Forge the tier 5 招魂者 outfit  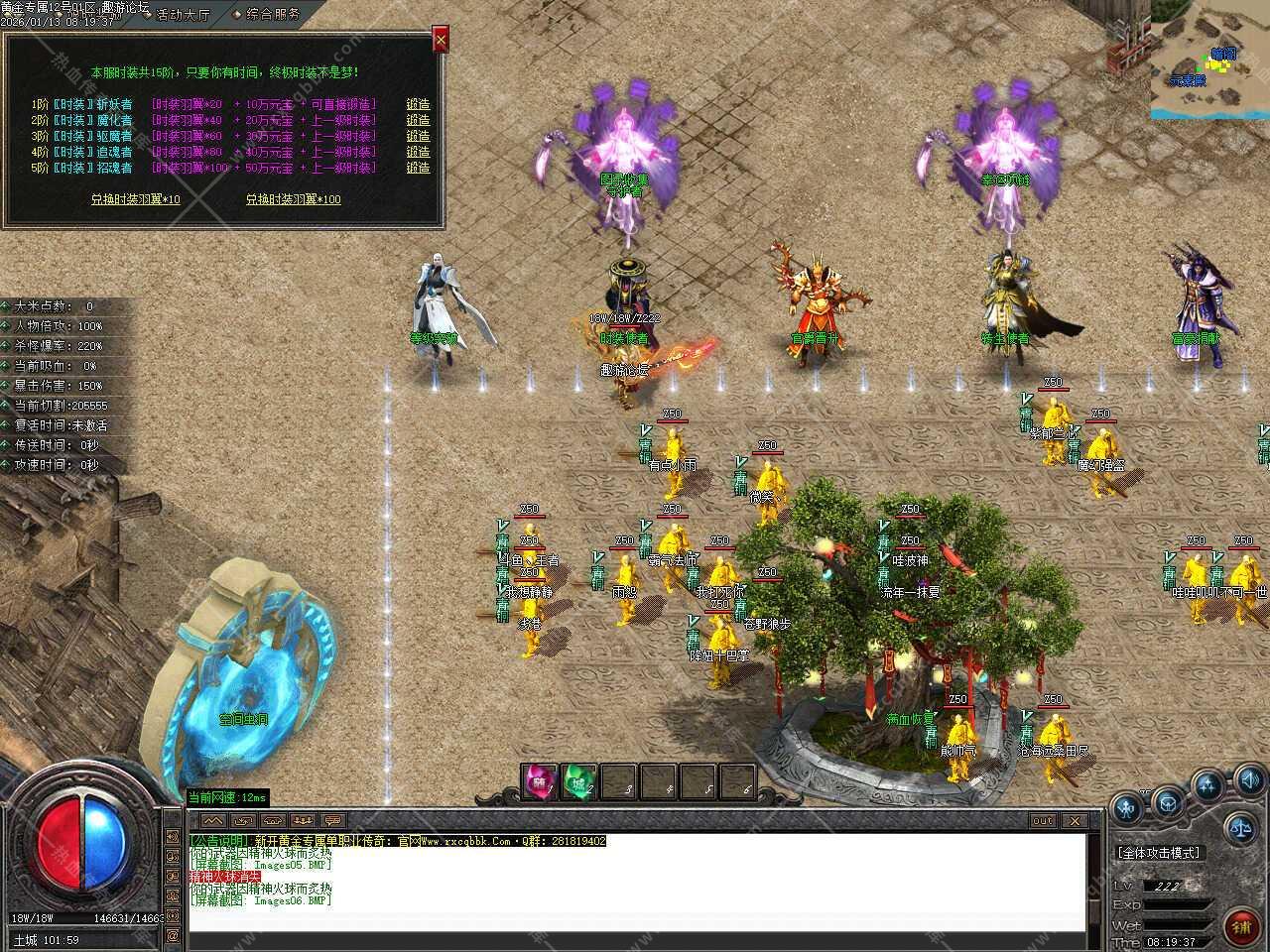[418, 168]
